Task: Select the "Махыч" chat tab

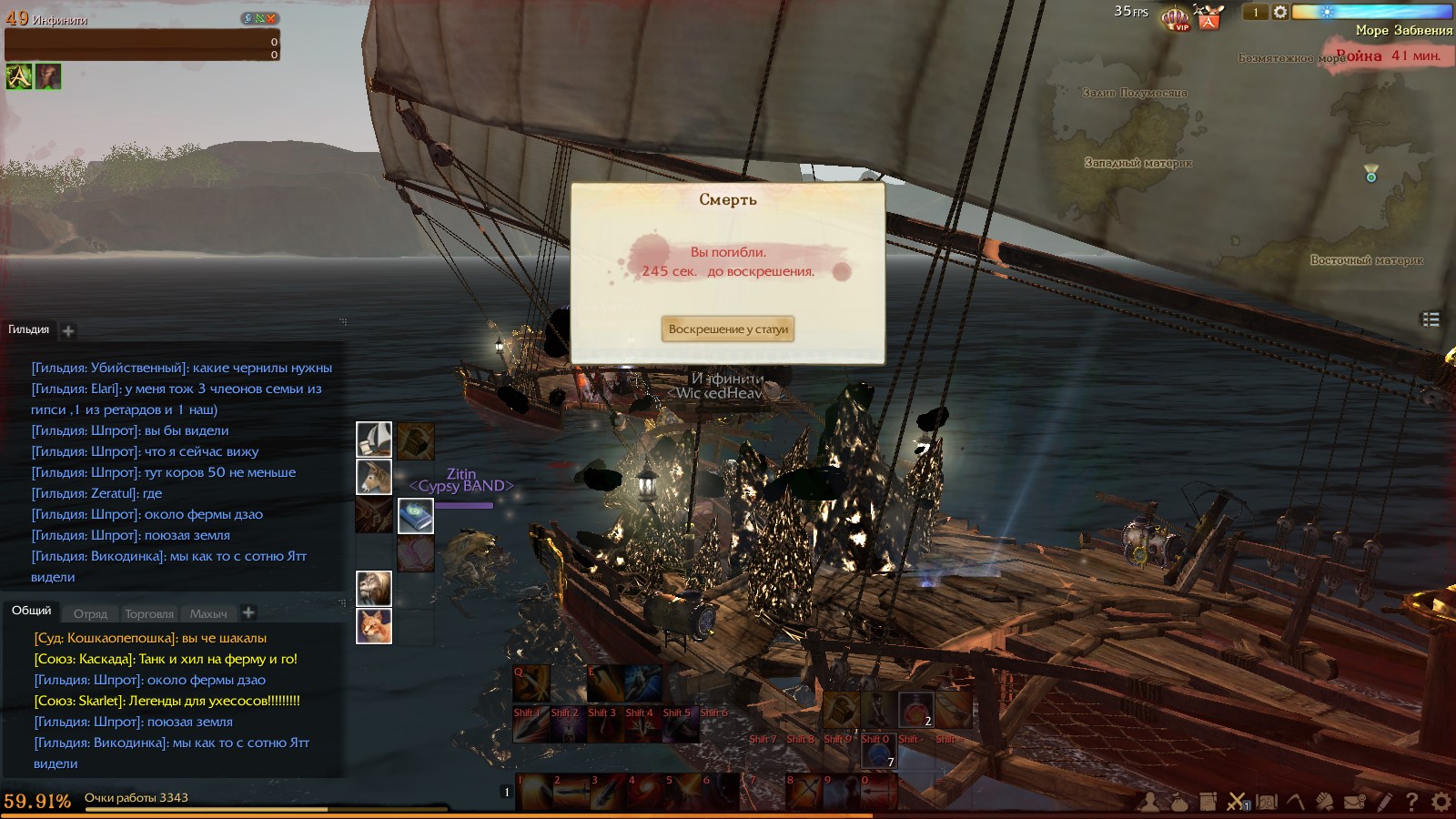Action: [208, 613]
